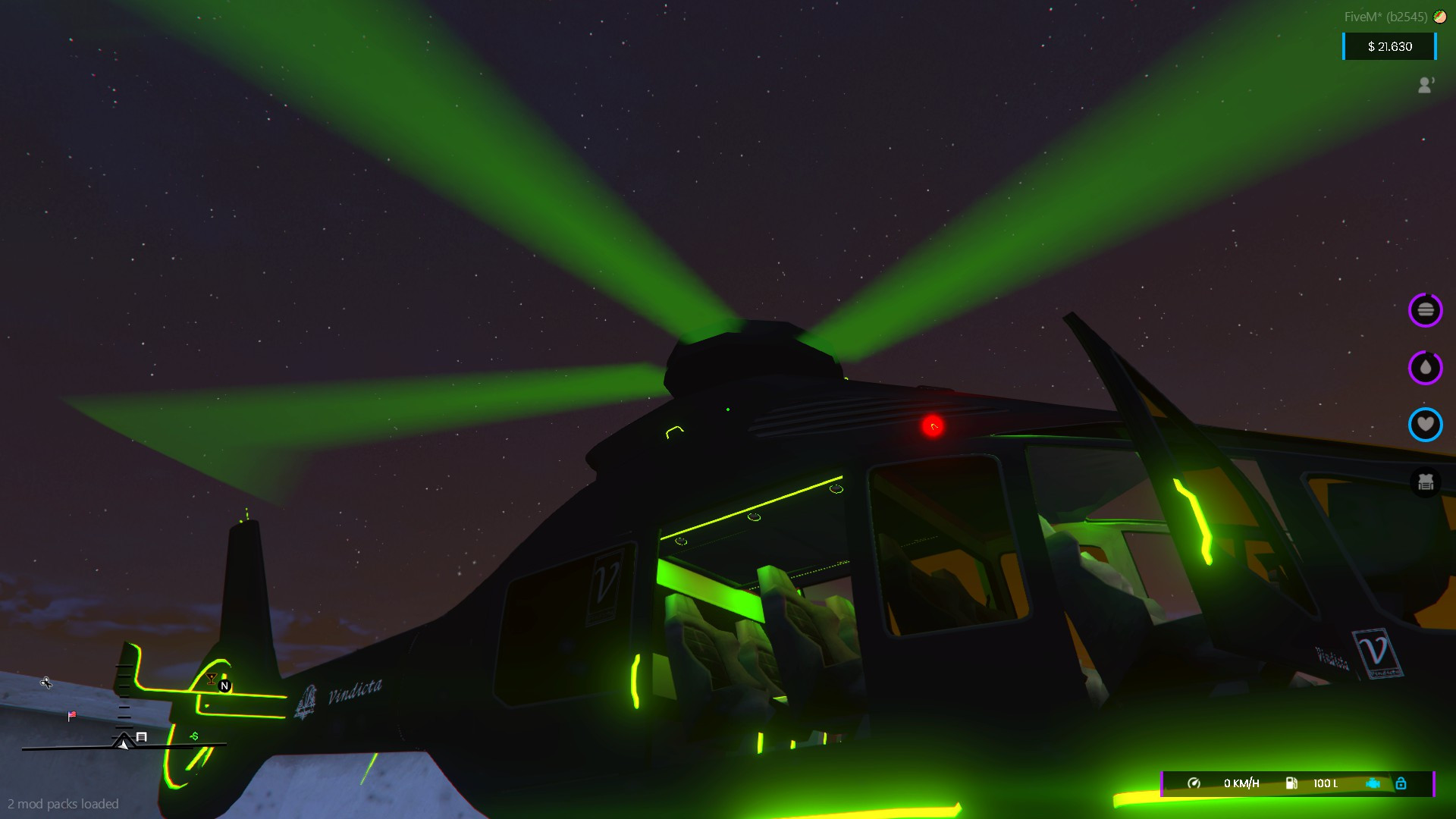Select the thirst droplet status icon
1456x819 pixels.
click(1425, 368)
